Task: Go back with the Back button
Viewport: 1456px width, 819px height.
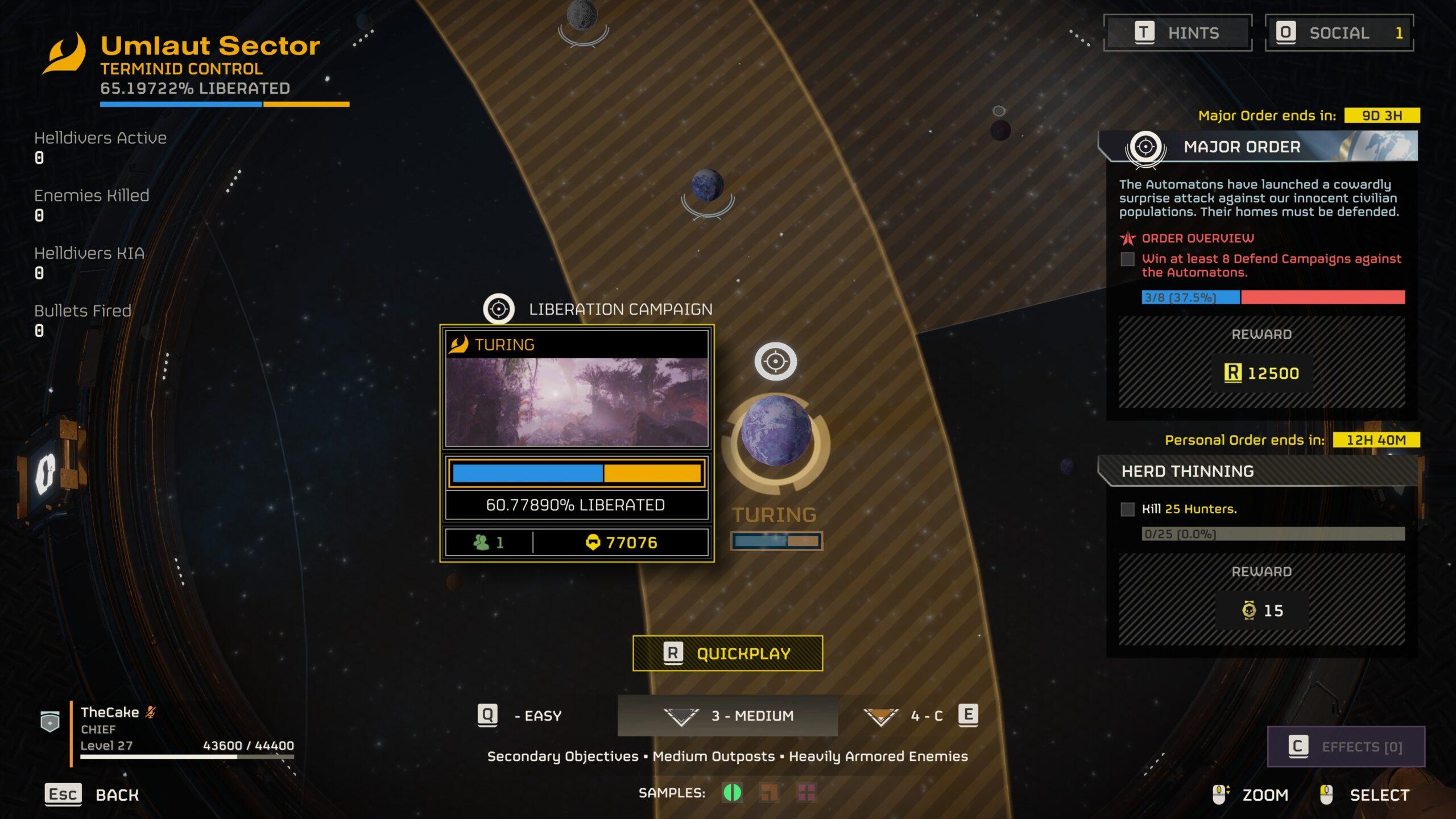Action: coord(92,795)
